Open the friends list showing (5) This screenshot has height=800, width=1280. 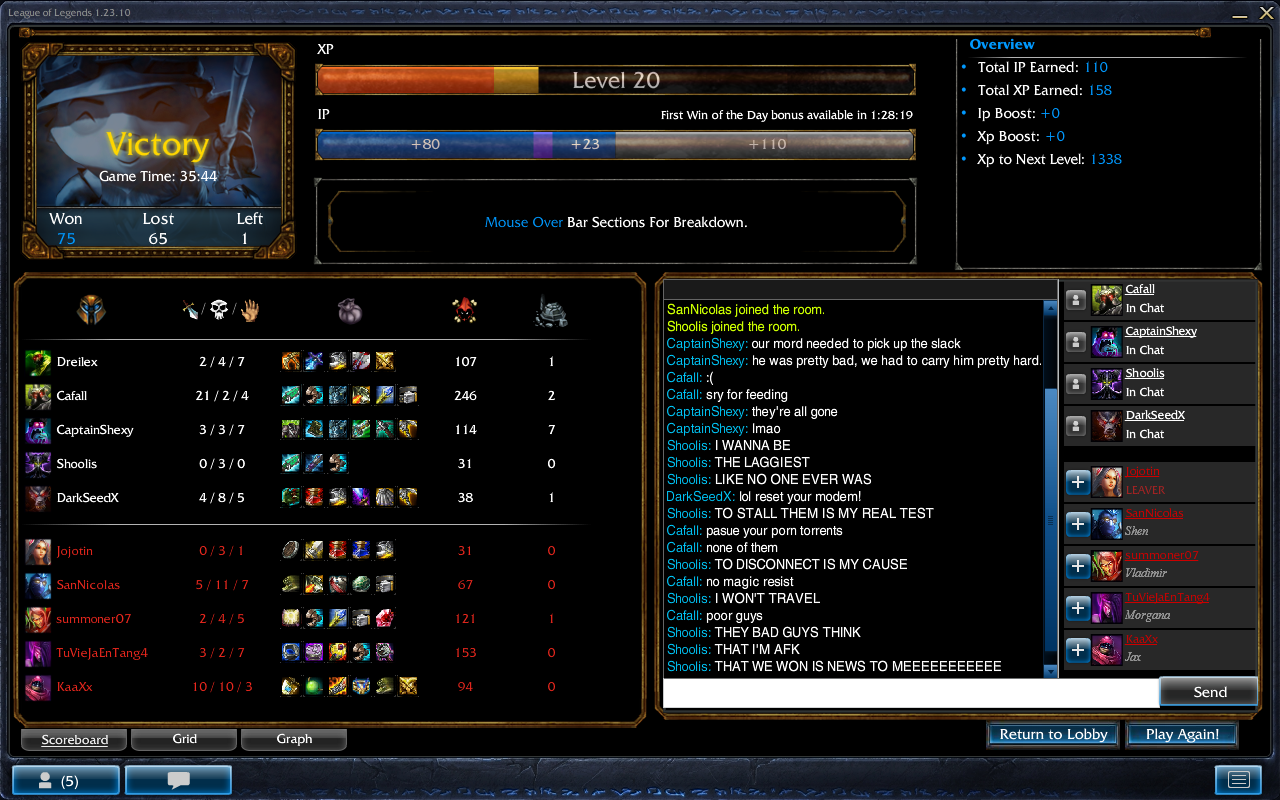[x=65, y=780]
